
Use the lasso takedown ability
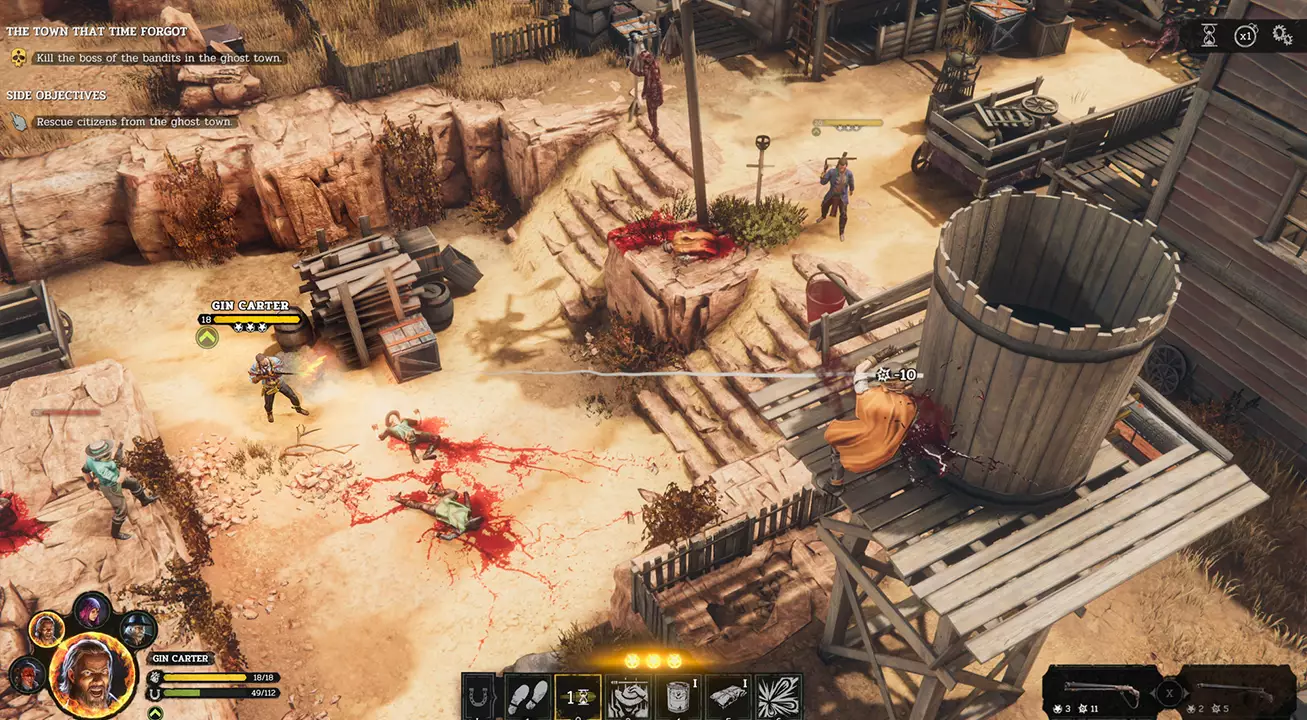(x=627, y=696)
